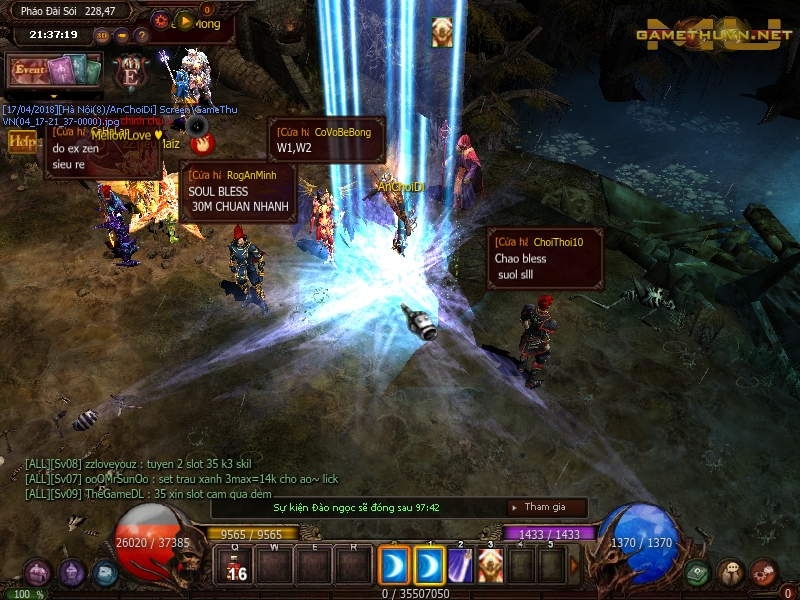The width and height of the screenshot is (800, 600).
Task: Click the green play arrow button
Action: pyautogui.click(x=184, y=21)
